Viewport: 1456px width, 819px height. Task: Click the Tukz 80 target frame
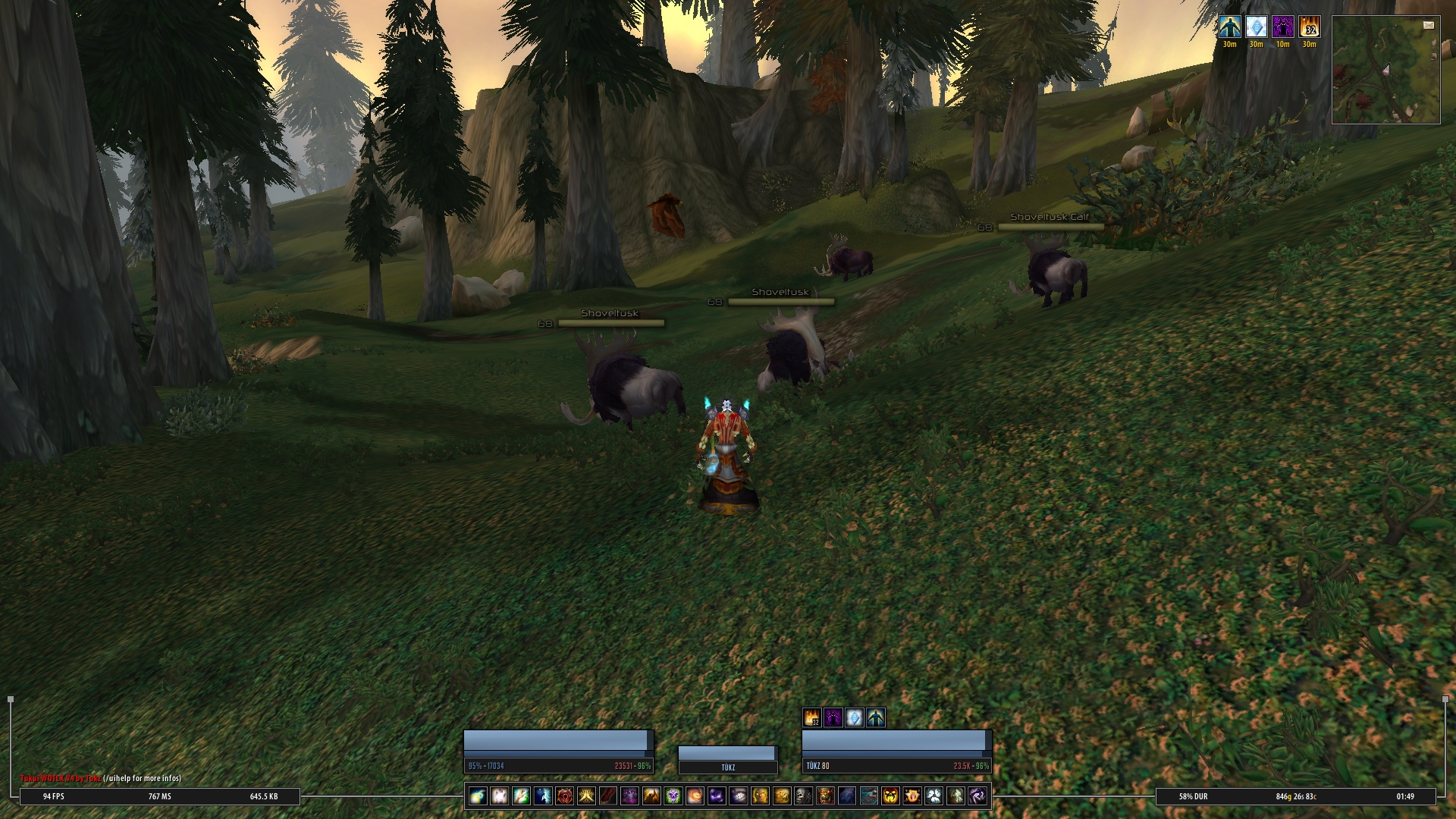(896, 751)
